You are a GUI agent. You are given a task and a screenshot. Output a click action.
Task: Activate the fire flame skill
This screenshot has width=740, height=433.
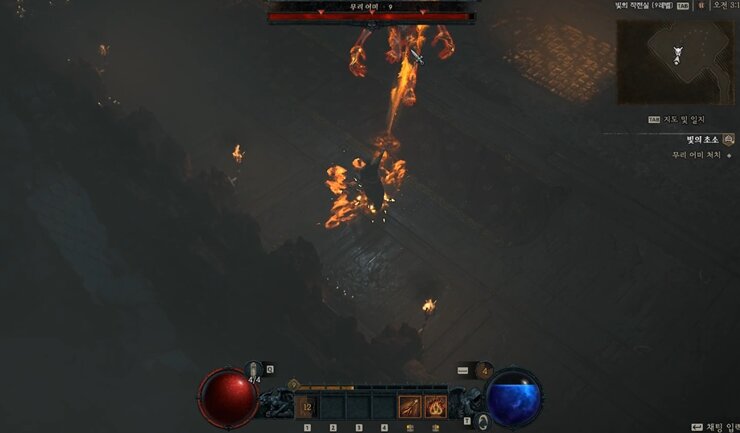coord(436,406)
